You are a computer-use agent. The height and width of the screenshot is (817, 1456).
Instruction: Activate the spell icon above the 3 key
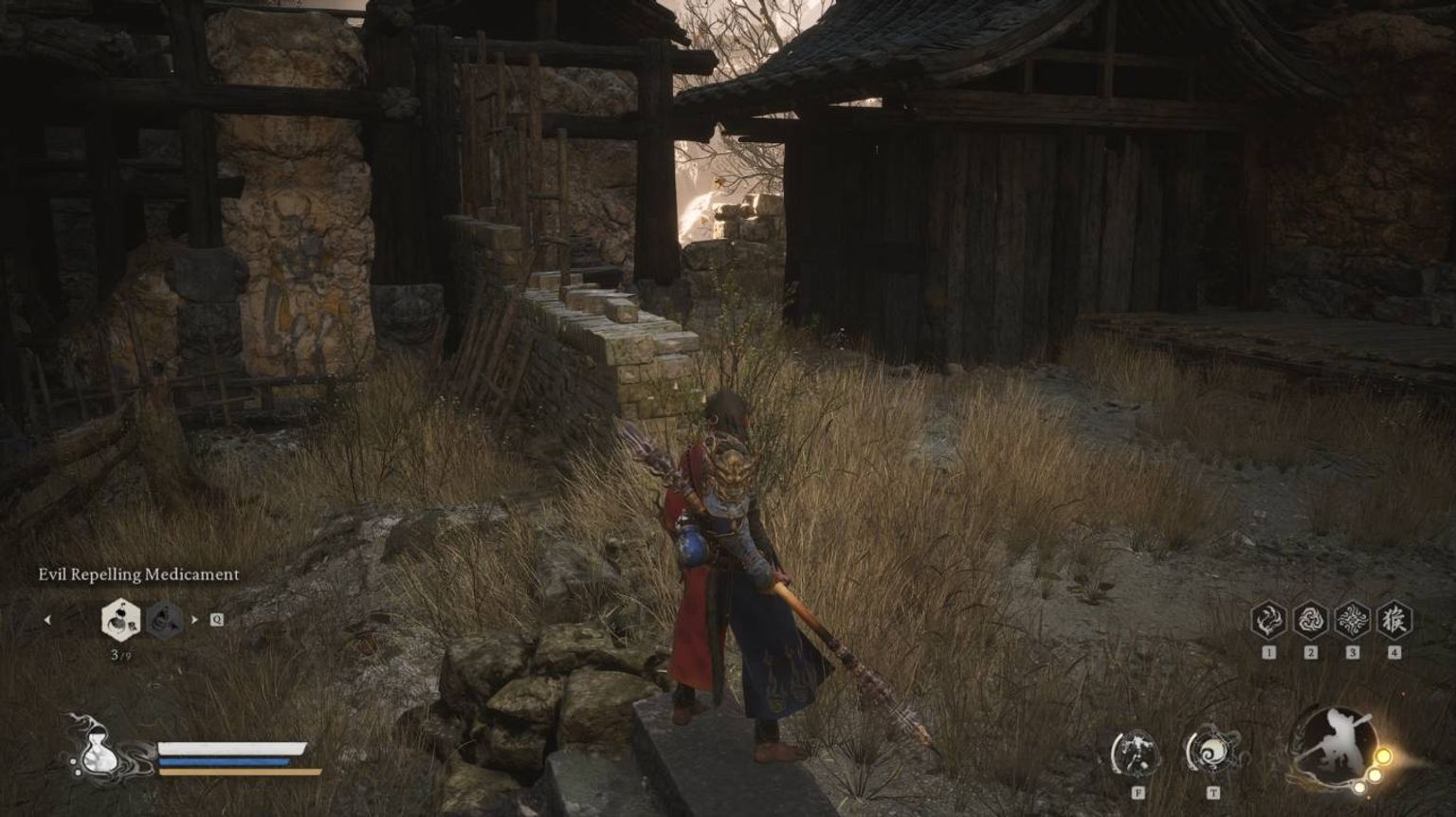click(x=1352, y=620)
